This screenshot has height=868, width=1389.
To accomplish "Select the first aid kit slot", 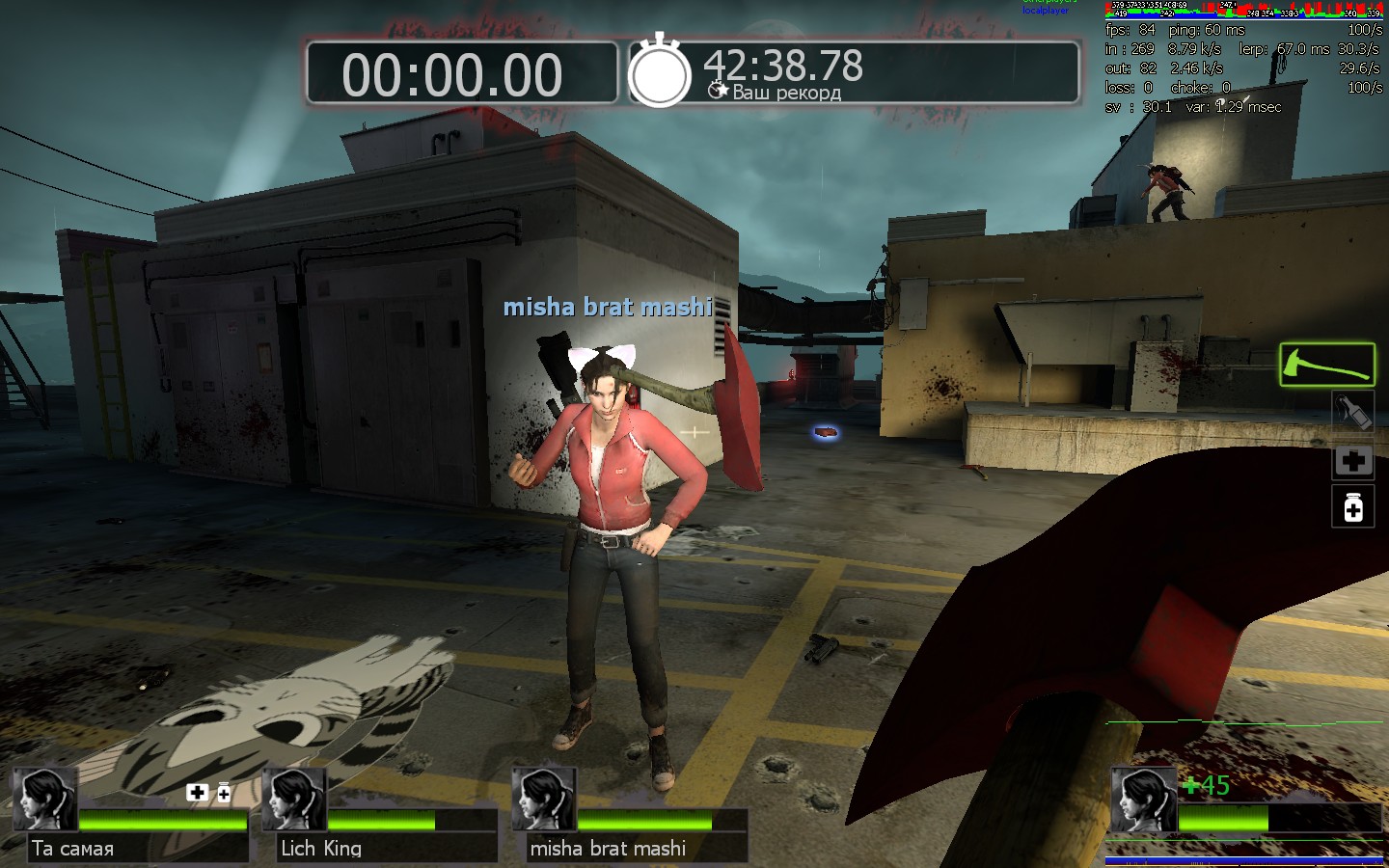I will tap(1352, 461).
